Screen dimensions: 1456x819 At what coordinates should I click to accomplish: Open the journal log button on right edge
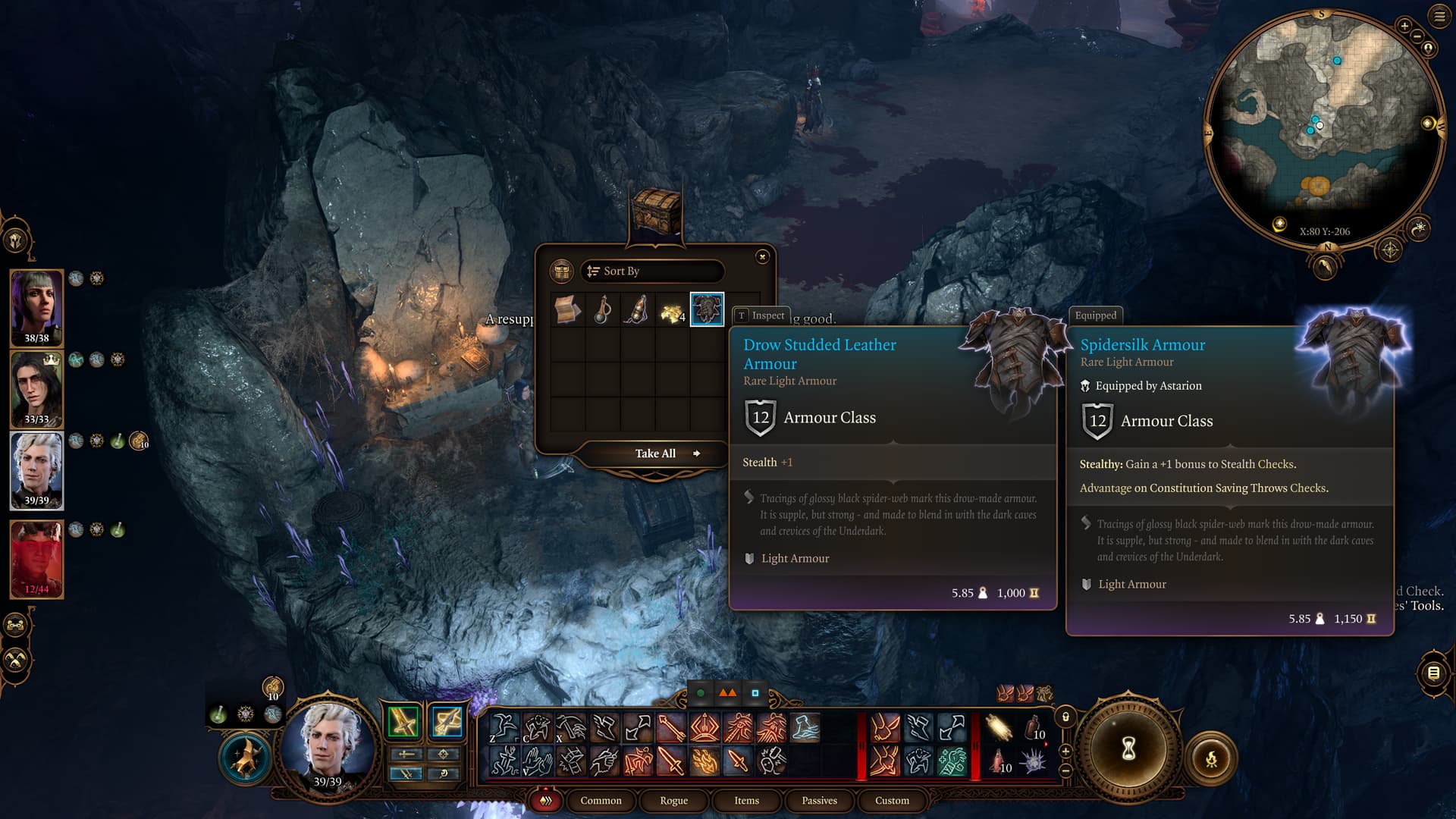(1433, 673)
